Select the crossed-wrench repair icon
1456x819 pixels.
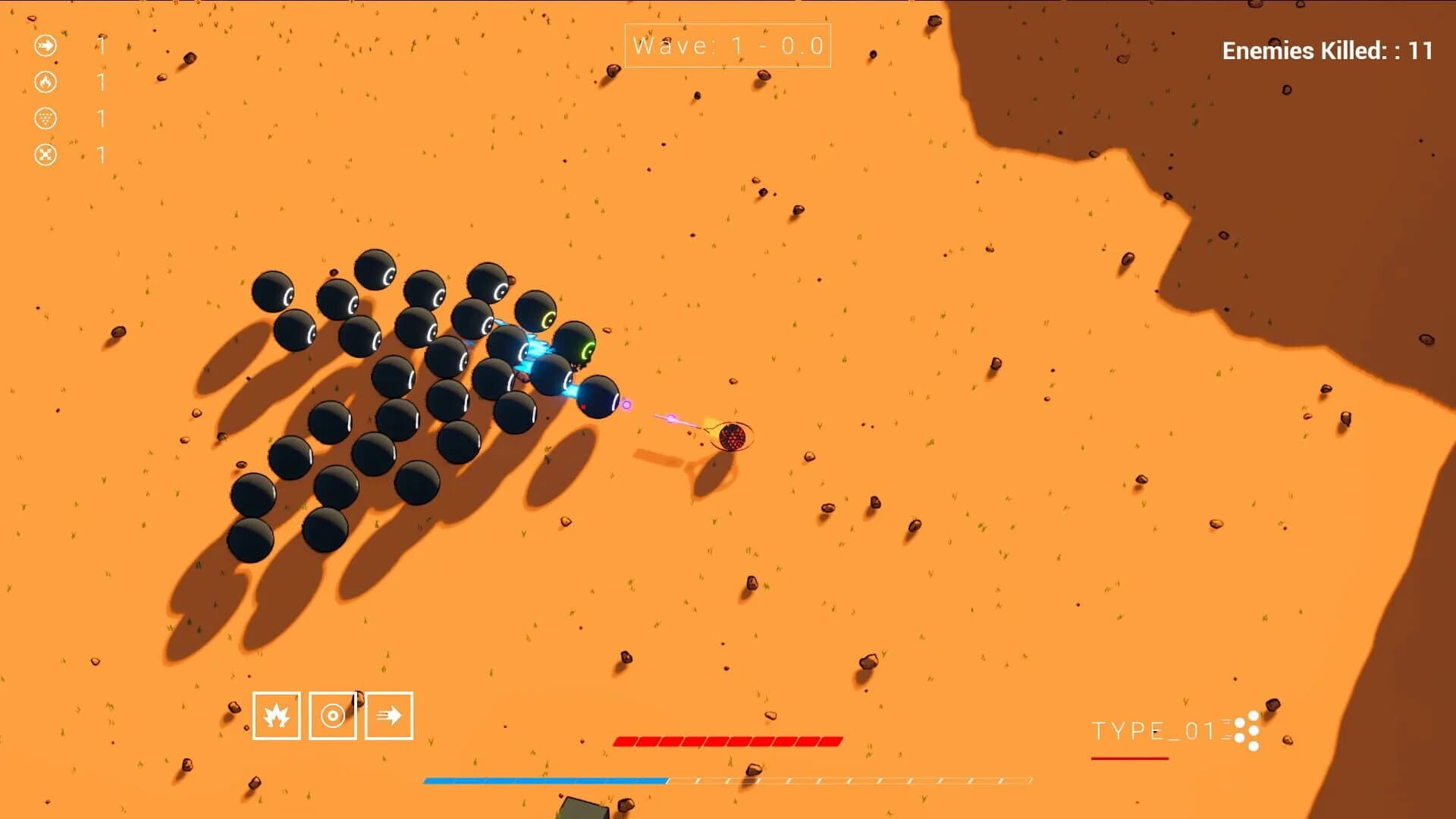coord(45,153)
